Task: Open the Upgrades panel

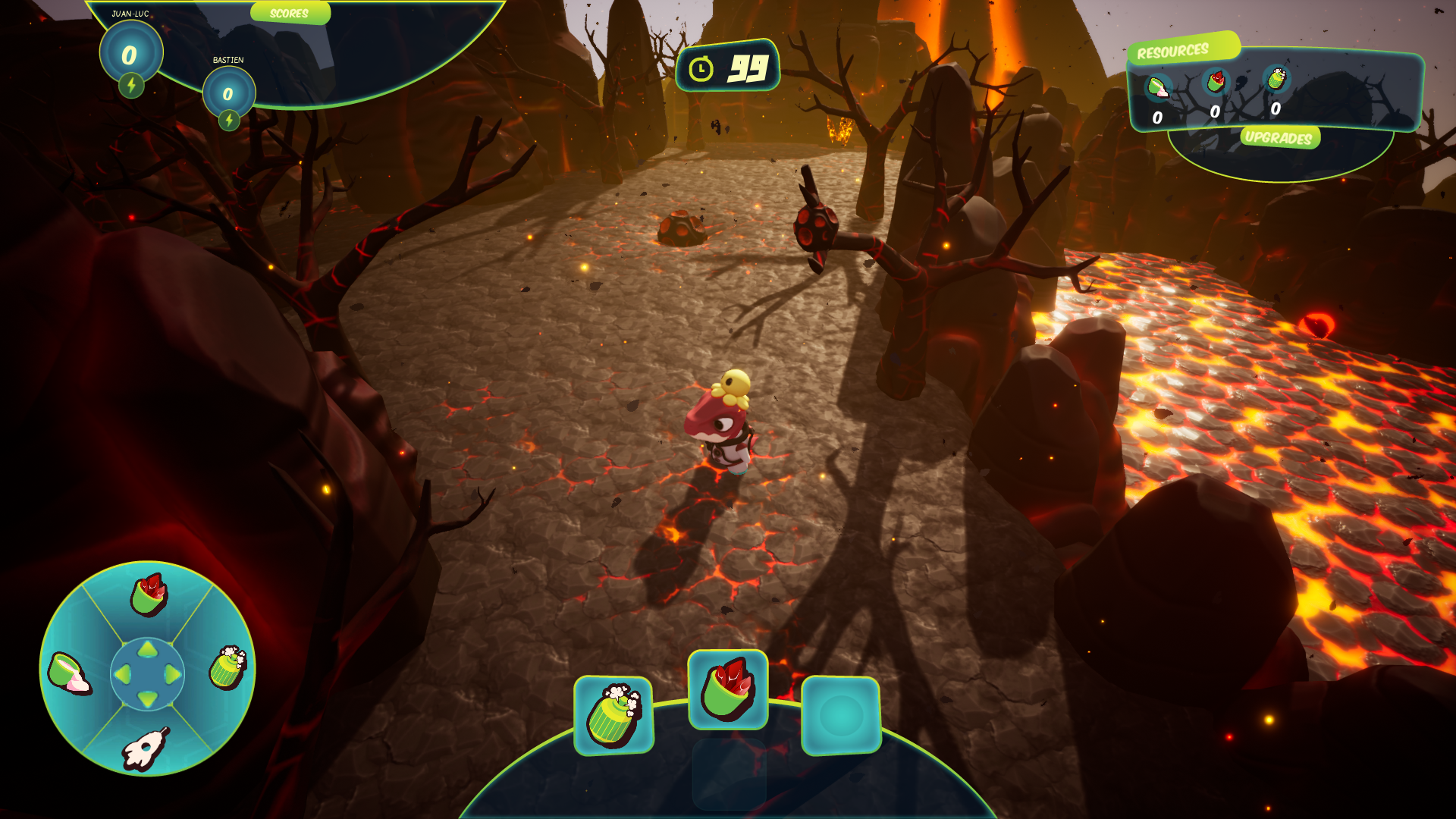Action: pyautogui.click(x=1279, y=137)
